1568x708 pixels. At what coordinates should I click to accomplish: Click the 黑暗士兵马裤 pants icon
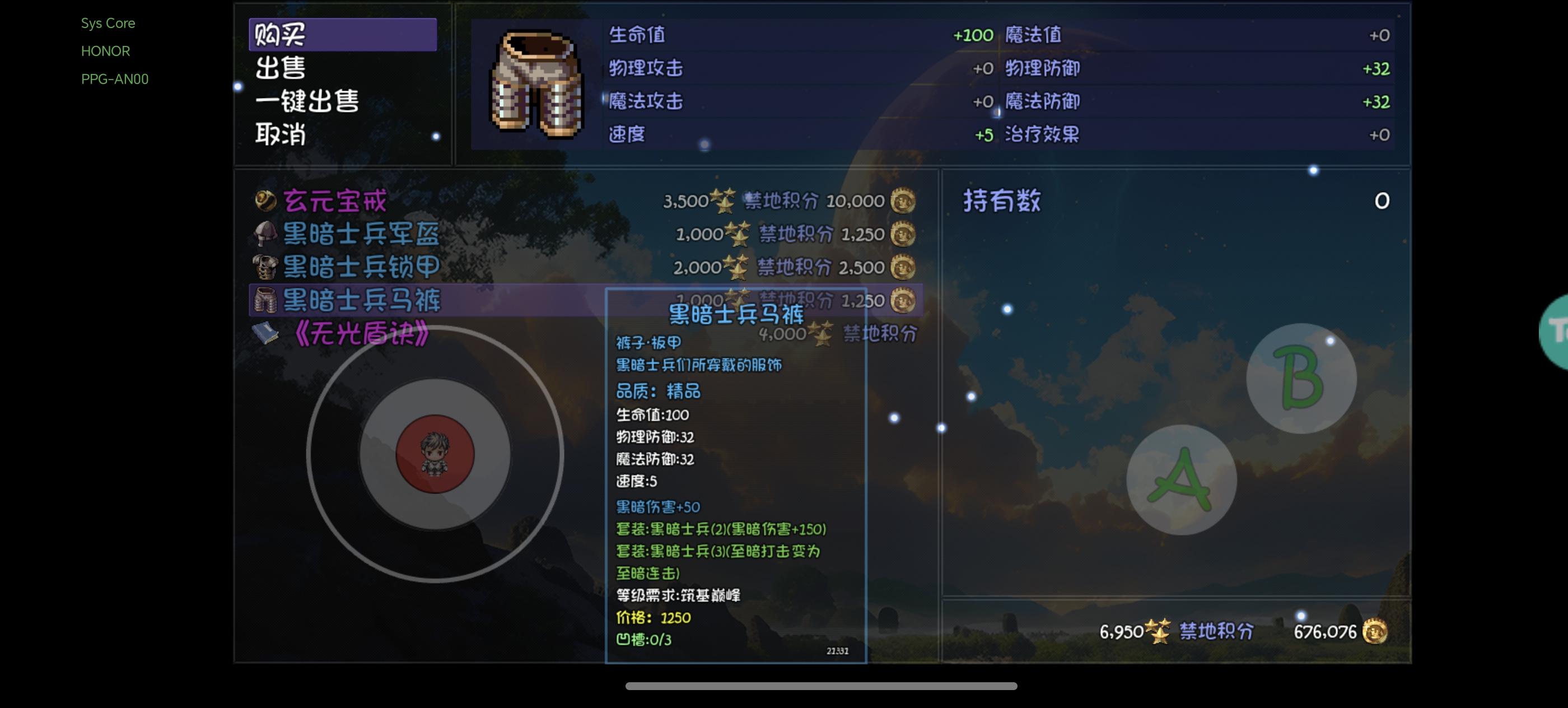tap(265, 301)
